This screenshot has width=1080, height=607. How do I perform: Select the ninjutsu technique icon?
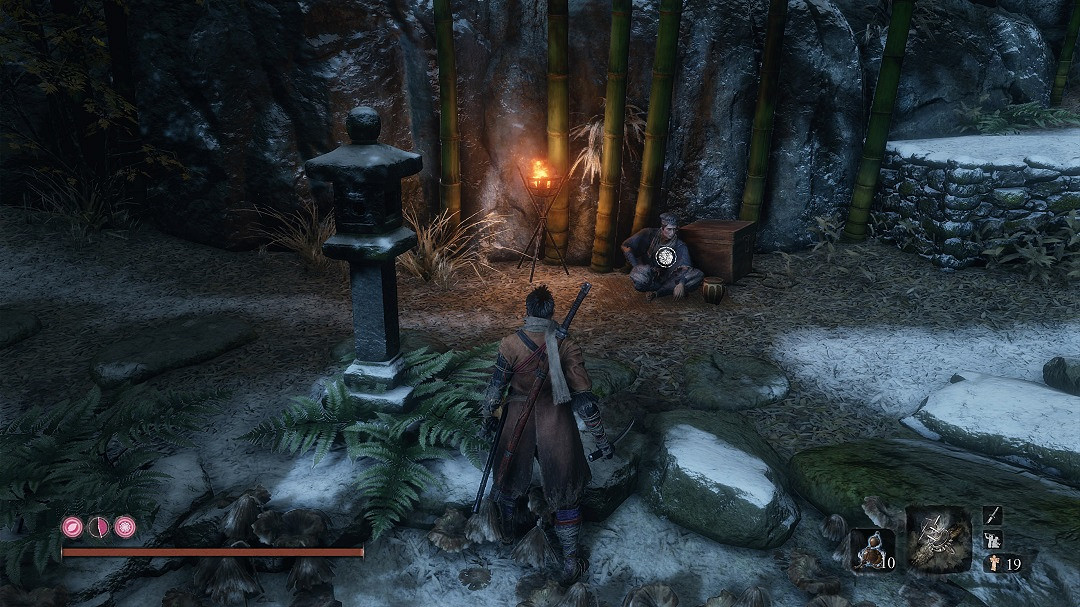coord(992,540)
